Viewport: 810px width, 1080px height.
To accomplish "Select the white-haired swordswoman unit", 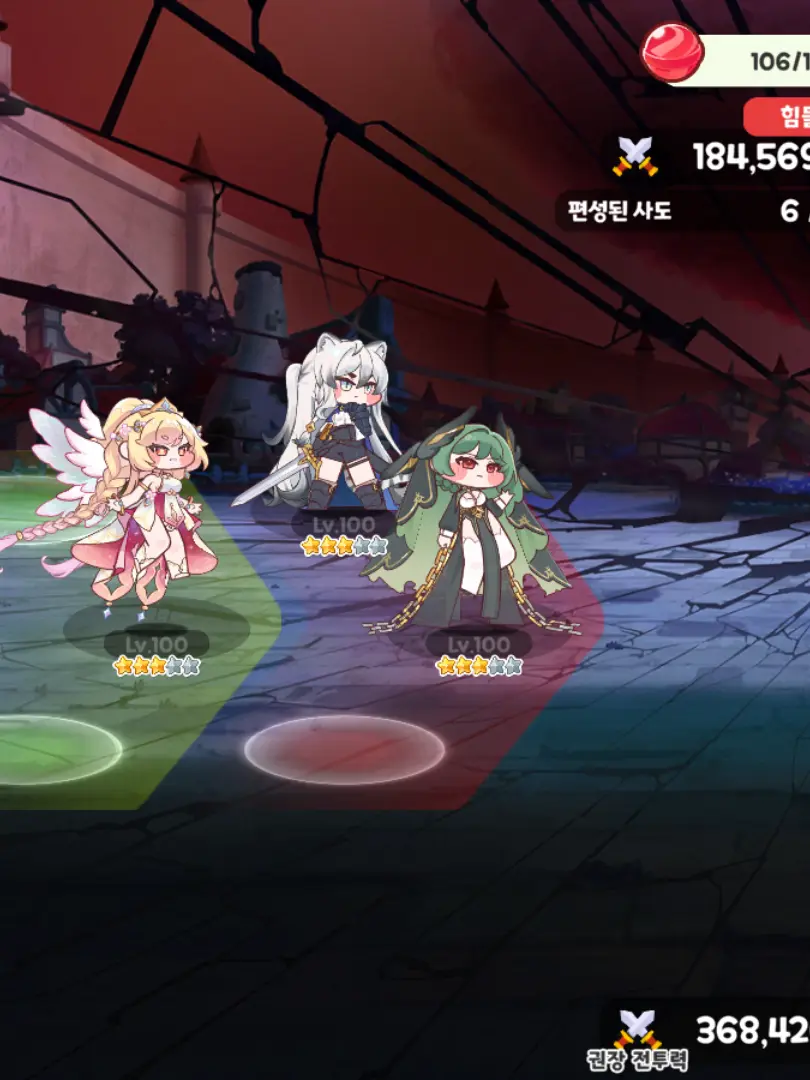I will (335, 430).
